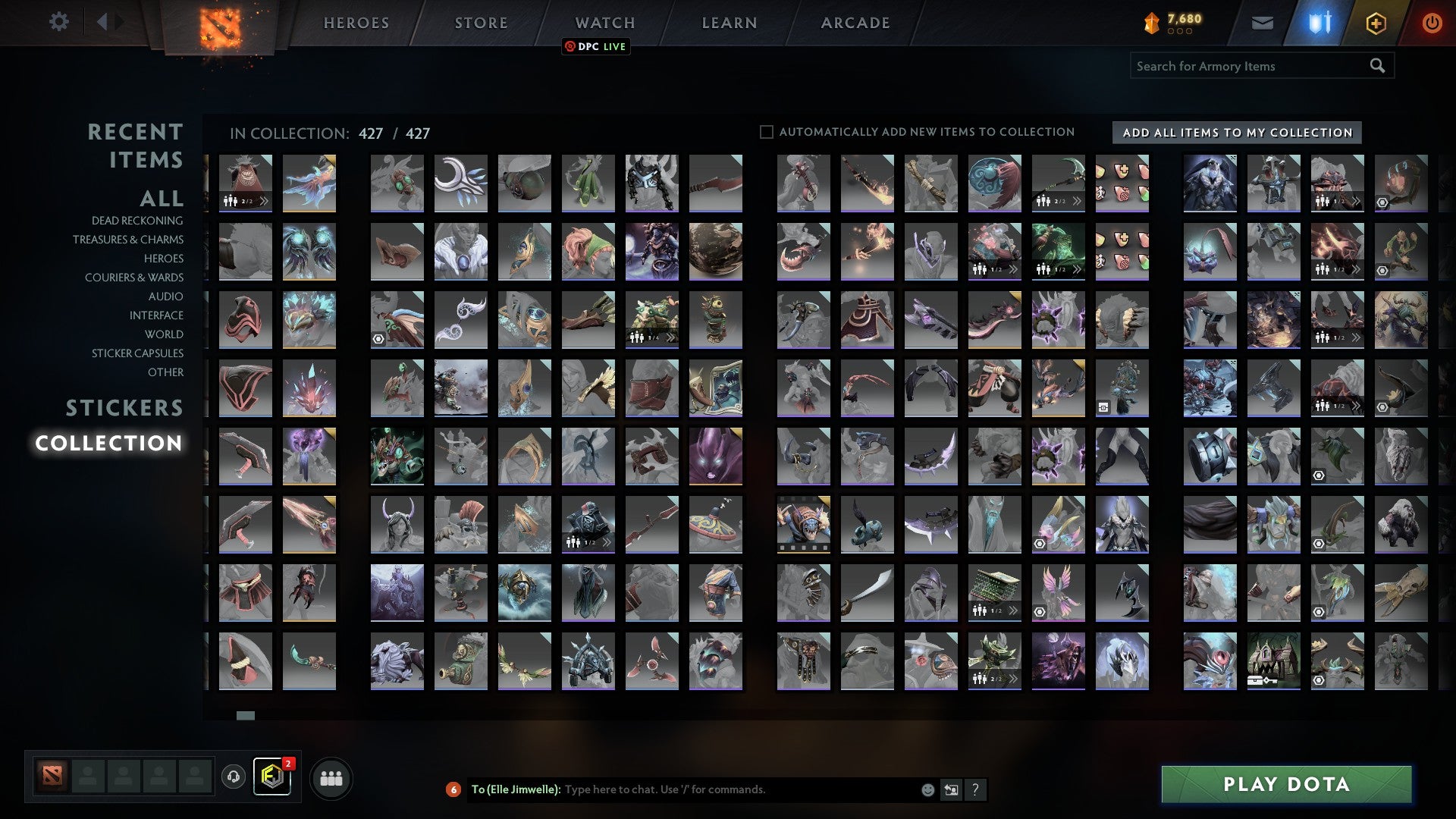Open the friends list people icon
The image size is (1456, 819).
[x=331, y=777]
